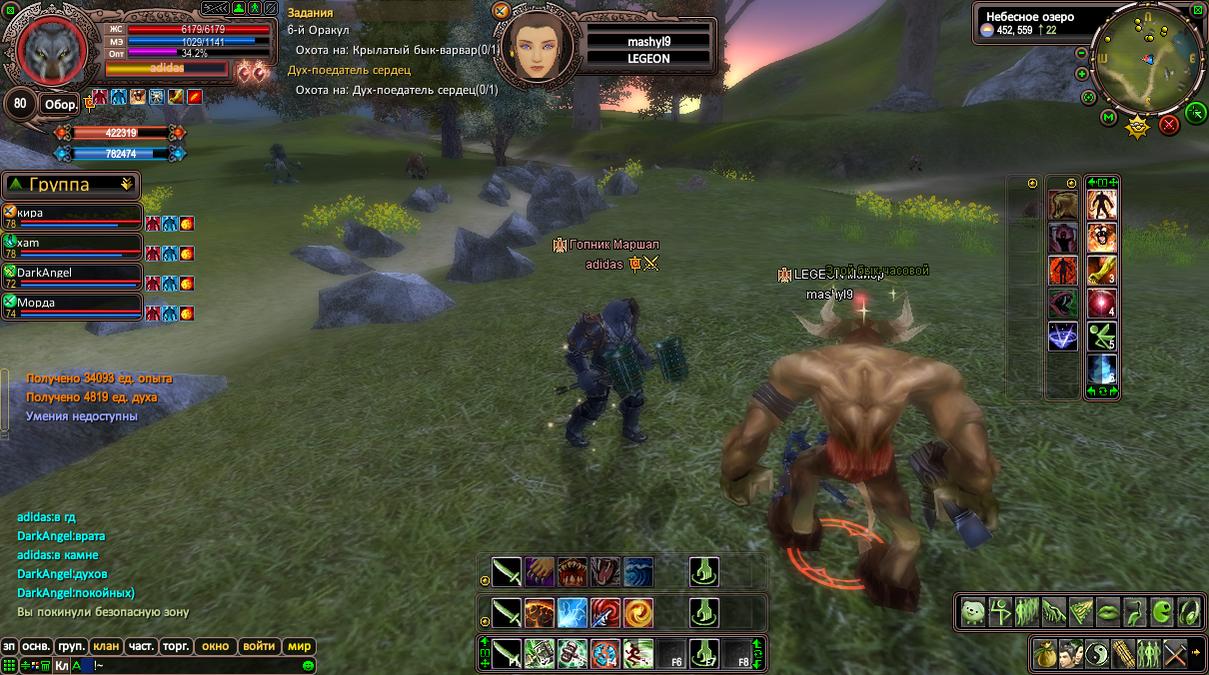Click the 'Обор.' stance button near level

click(x=58, y=104)
